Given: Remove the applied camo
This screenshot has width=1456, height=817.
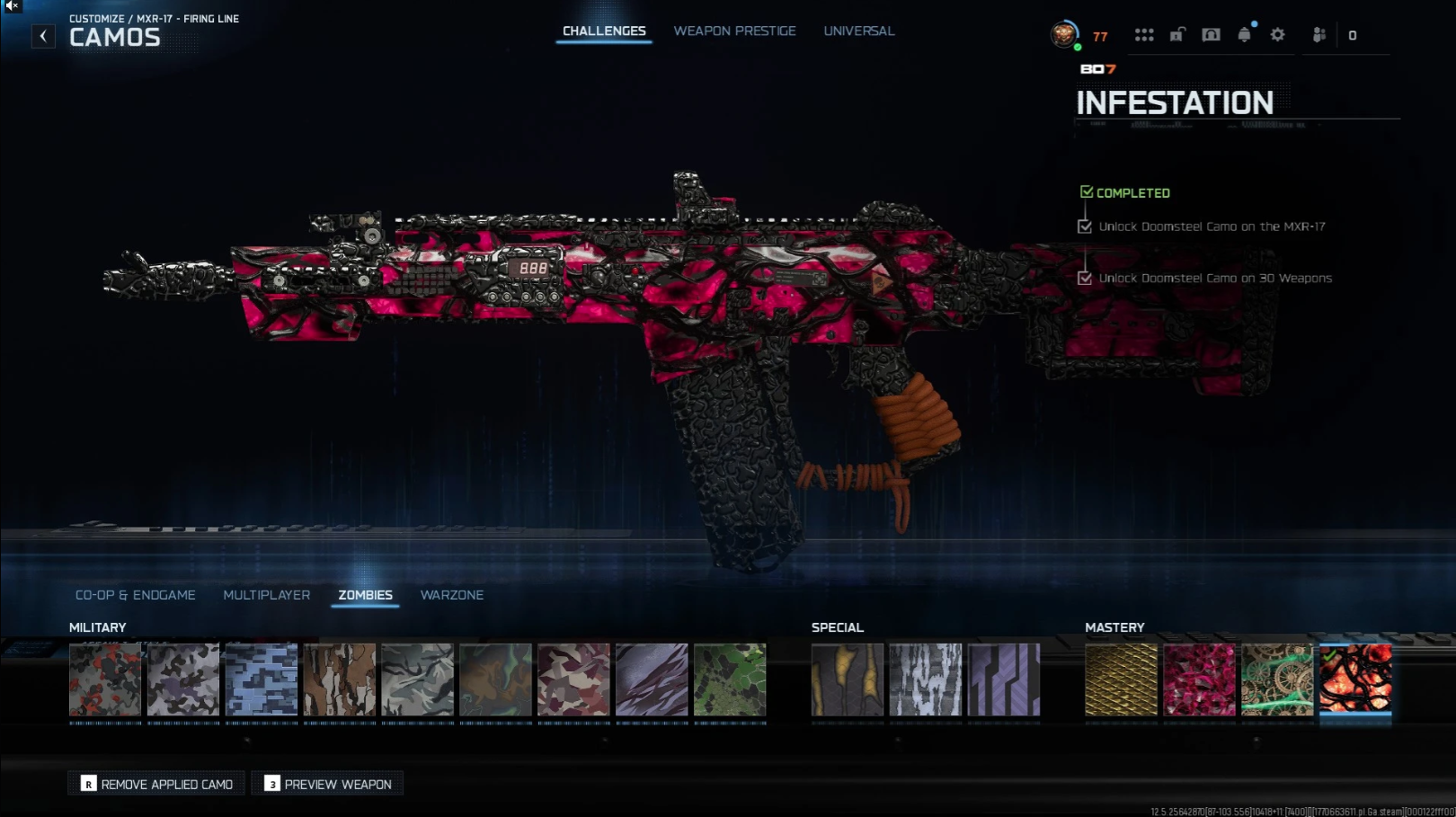Looking at the screenshot, I should point(157,784).
